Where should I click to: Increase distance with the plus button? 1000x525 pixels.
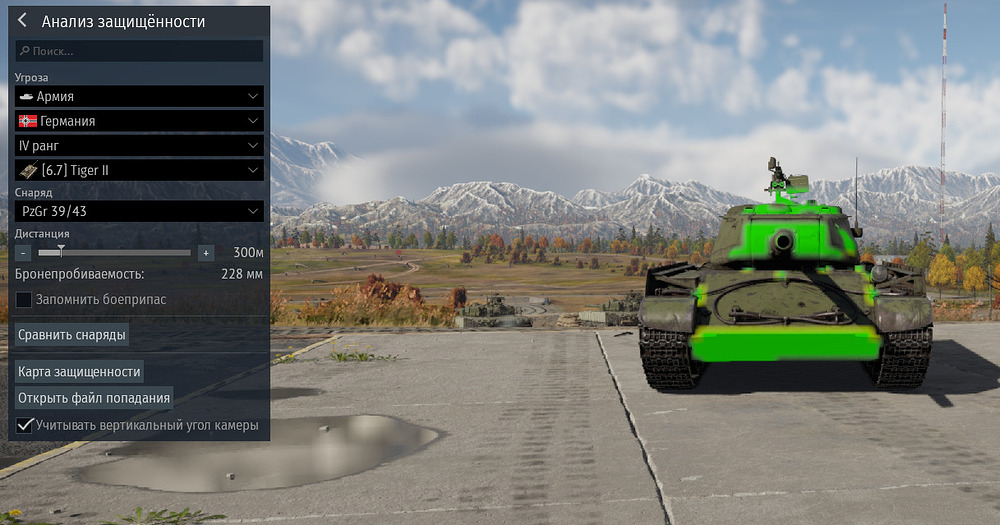click(205, 253)
